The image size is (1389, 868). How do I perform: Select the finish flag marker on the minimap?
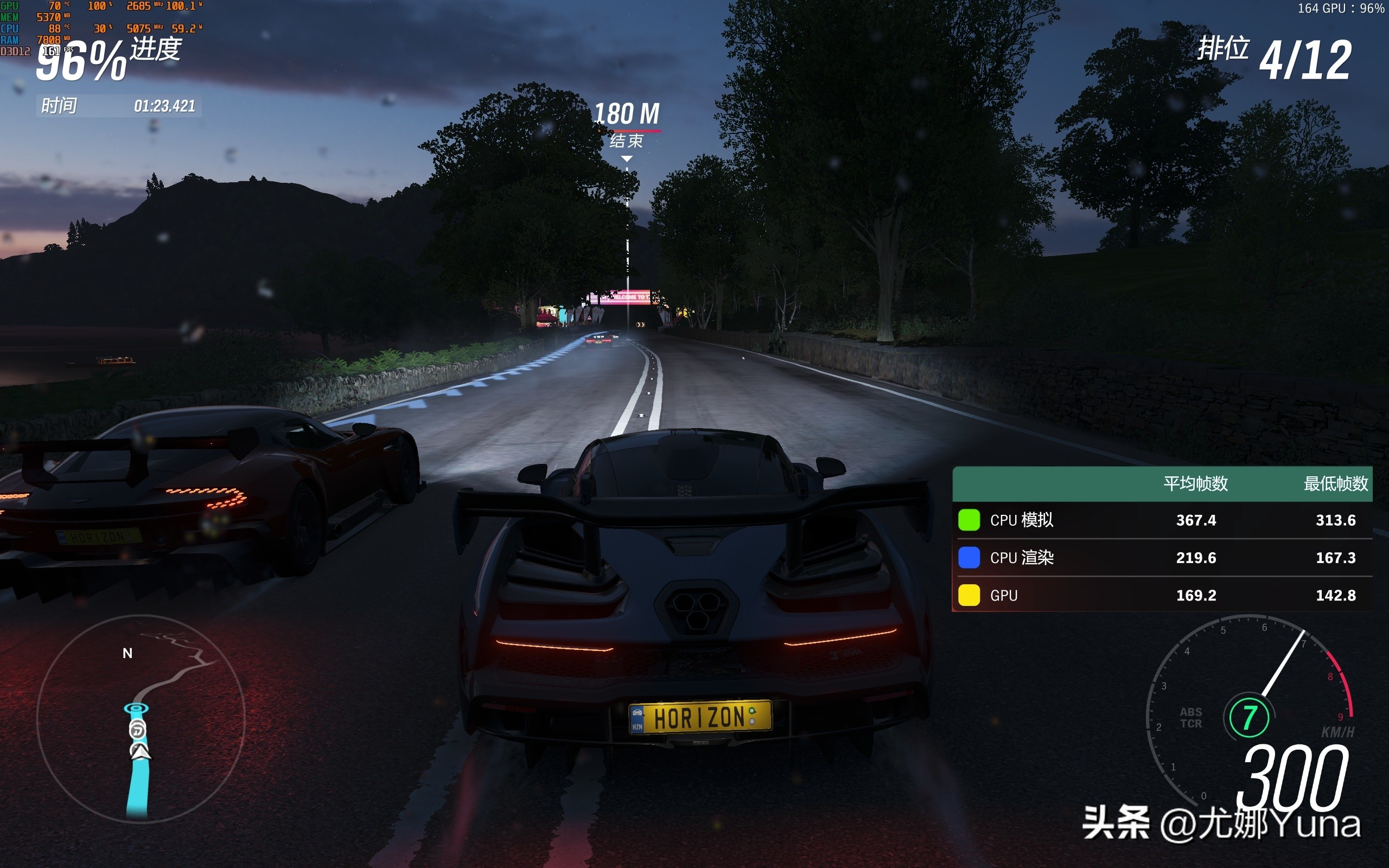[x=137, y=709]
